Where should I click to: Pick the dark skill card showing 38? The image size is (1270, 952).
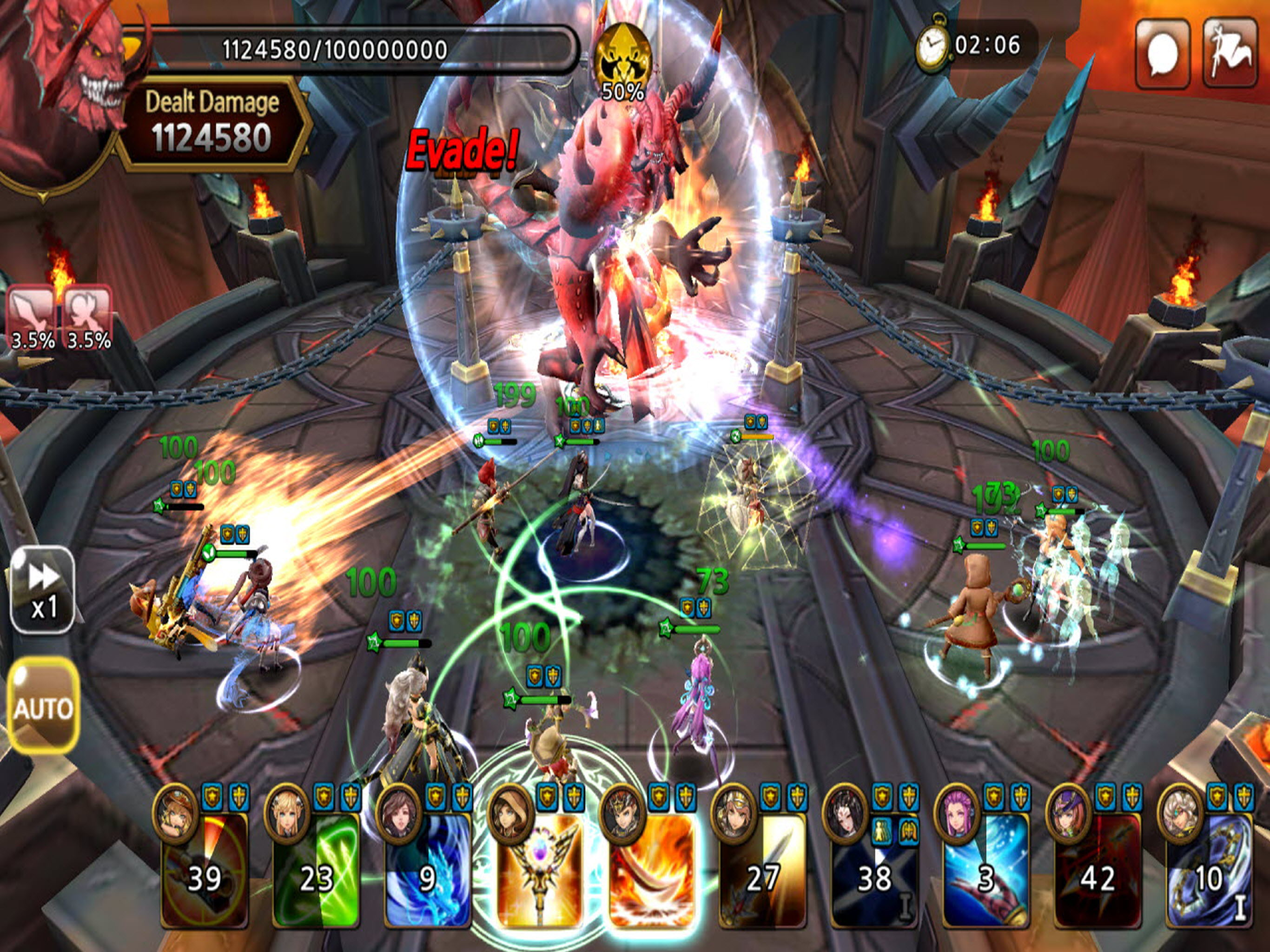[874, 870]
